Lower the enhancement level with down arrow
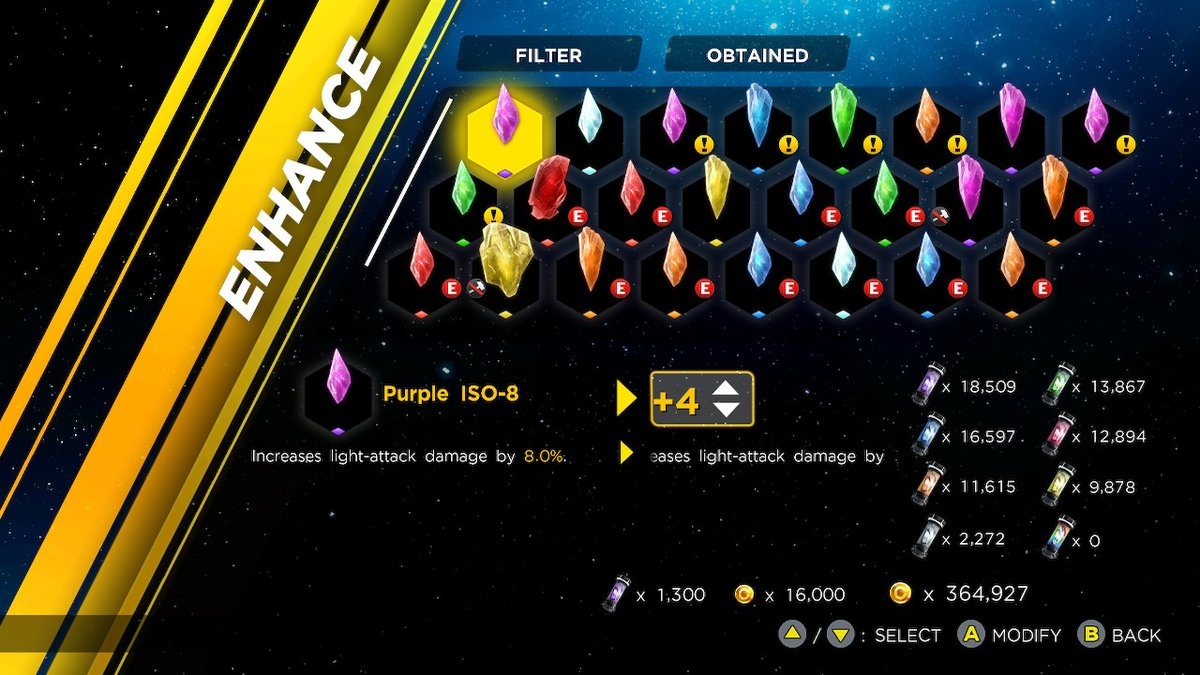This screenshot has width=1200, height=675. pyautogui.click(x=727, y=410)
